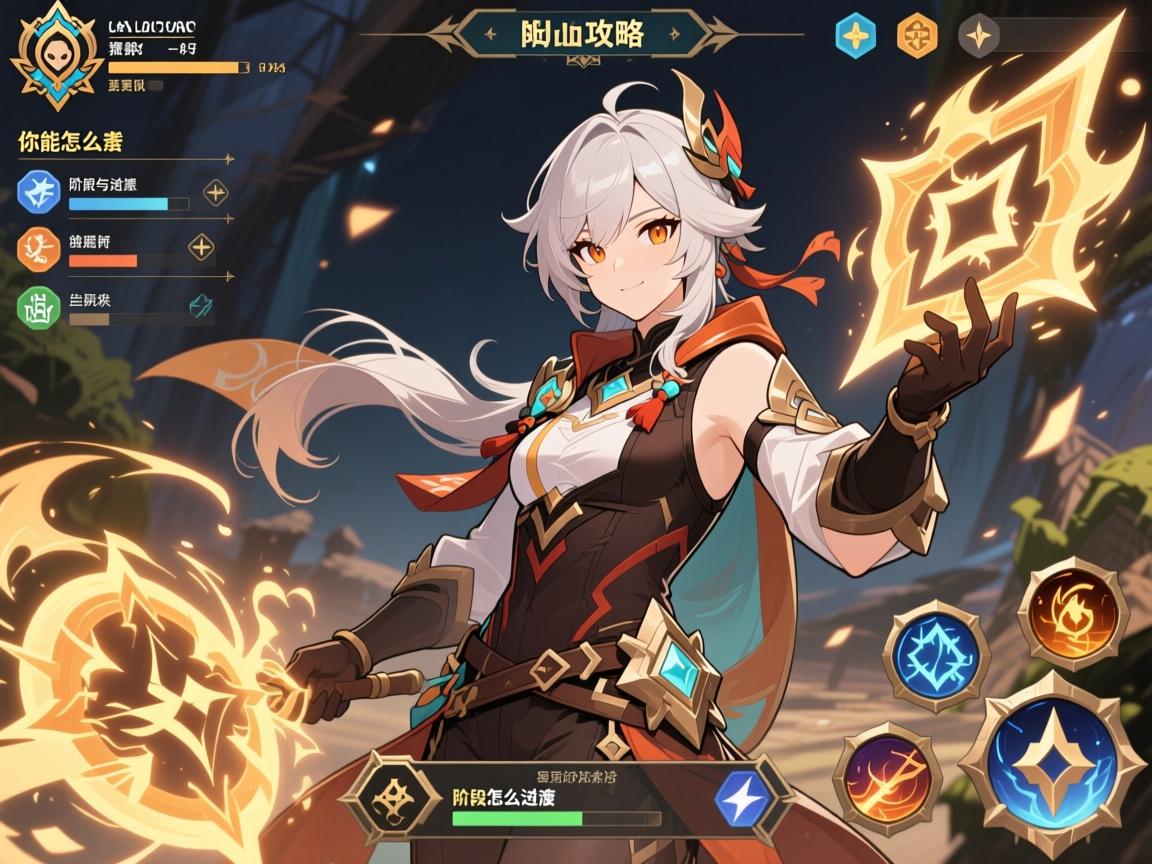Click the teal leaf icon beside the brown bar
Image resolution: width=1152 pixels, height=864 pixels.
(199, 305)
